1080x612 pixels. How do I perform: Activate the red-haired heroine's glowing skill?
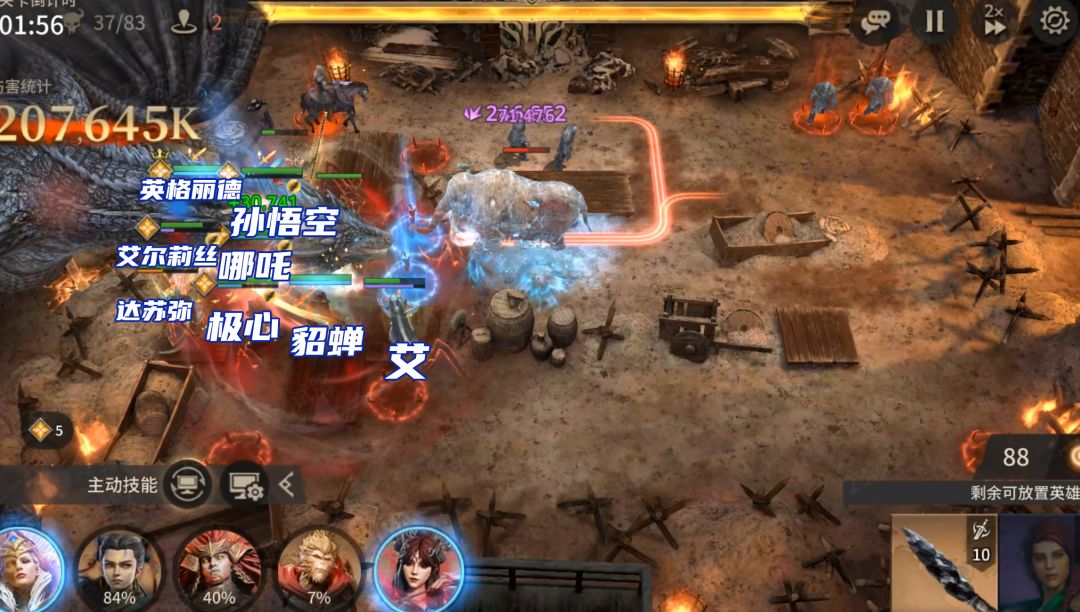pyautogui.click(x=419, y=570)
